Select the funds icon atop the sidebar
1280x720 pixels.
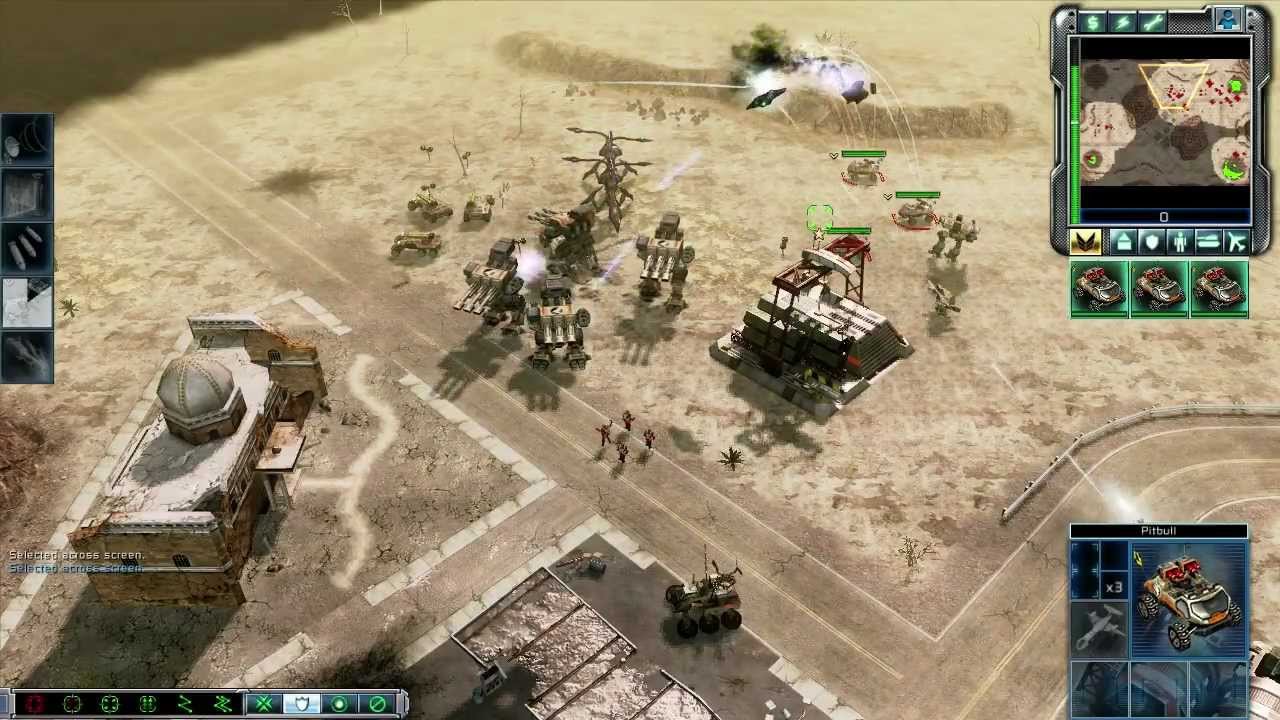pyautogui.click(x=1092, y=20)
